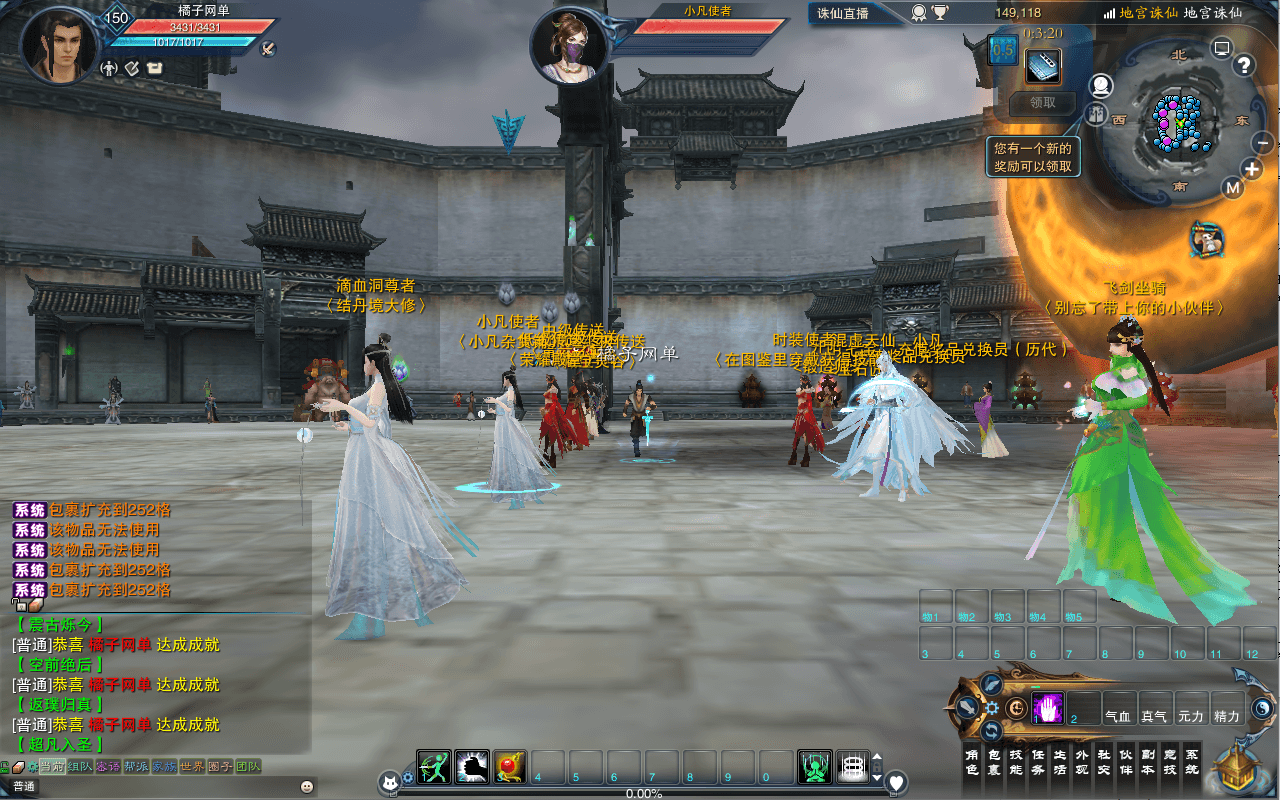Open the 任务 quest menu
The height and width of the screenshot is (800, 1280).
(1038, 763)
